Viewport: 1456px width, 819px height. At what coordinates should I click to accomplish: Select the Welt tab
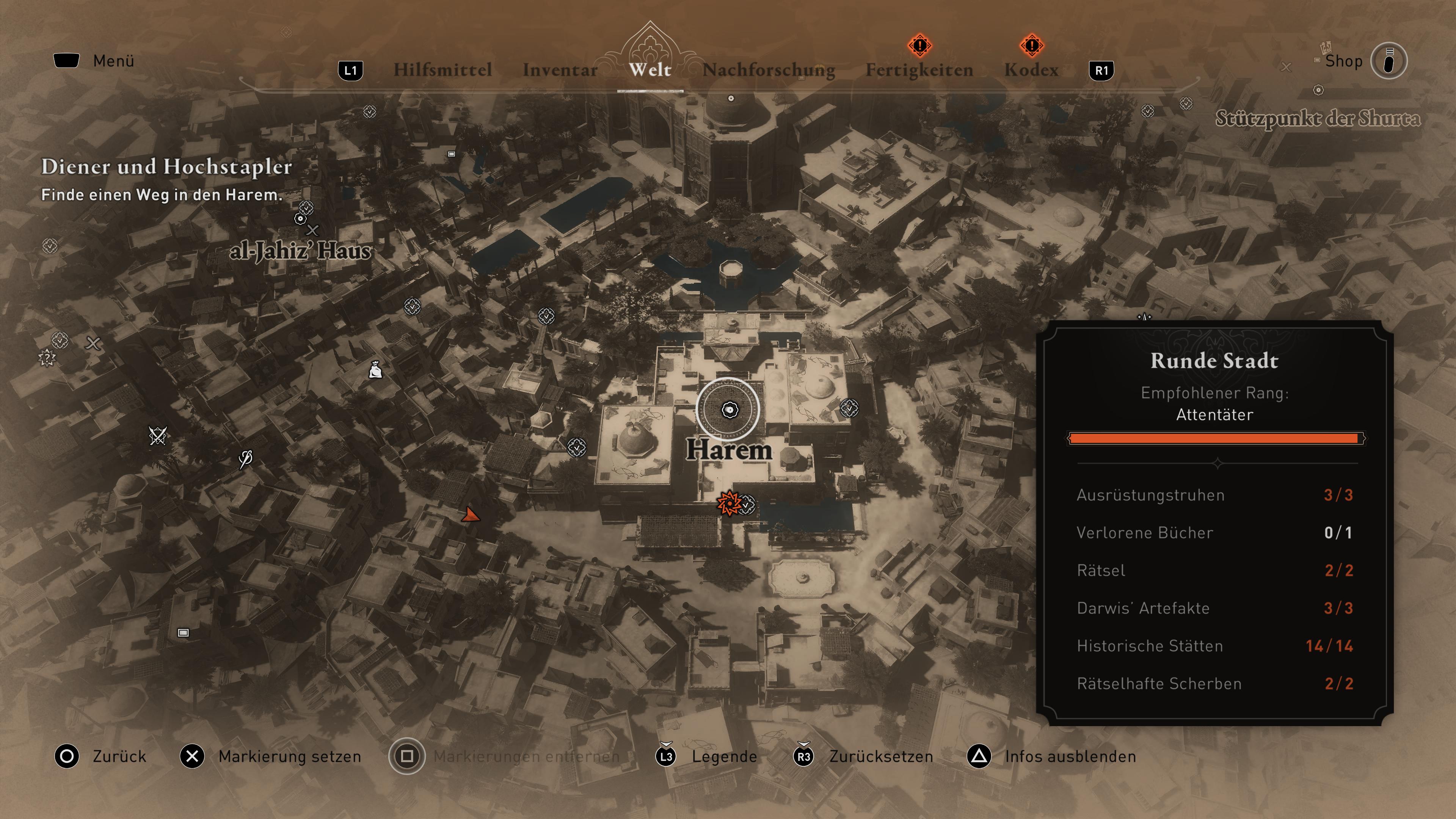(x=650, y=69)
